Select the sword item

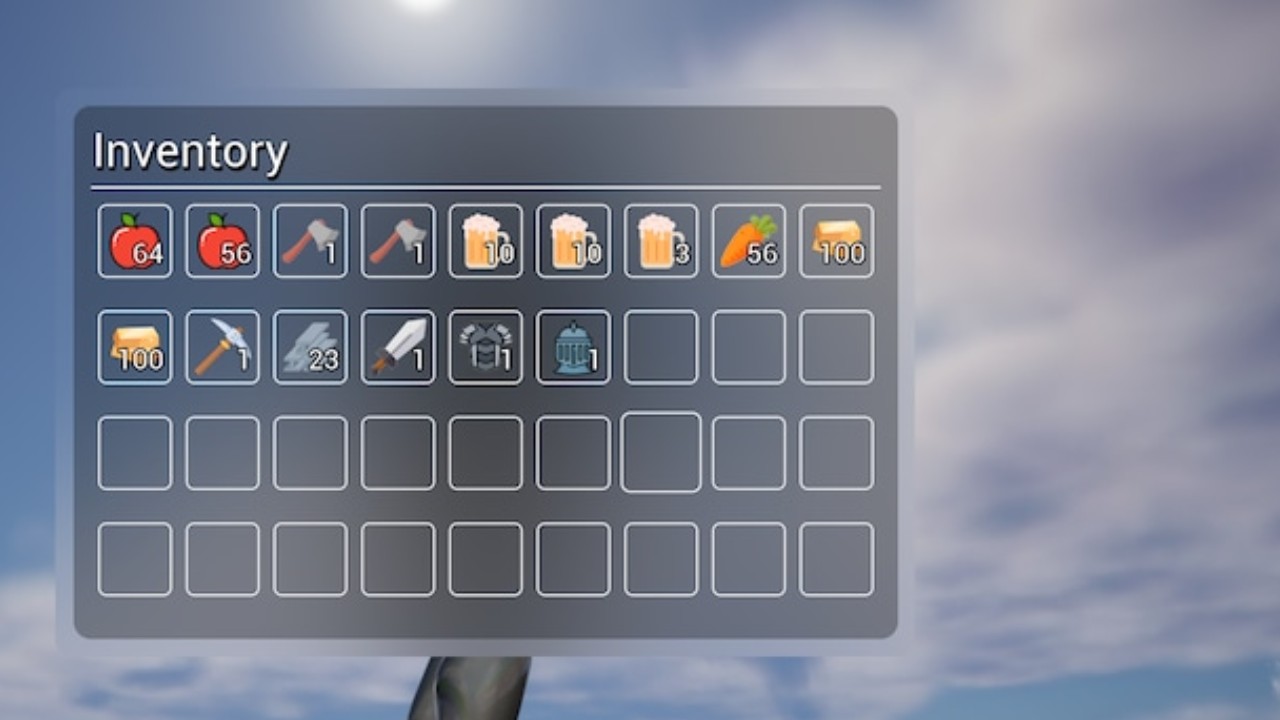point(397,346)
